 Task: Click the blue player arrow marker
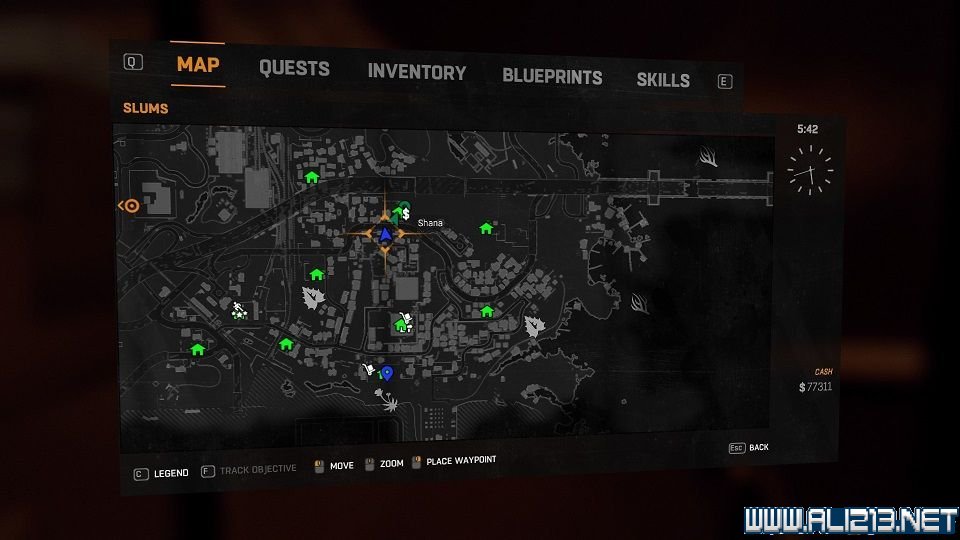[x=385, y=234]
